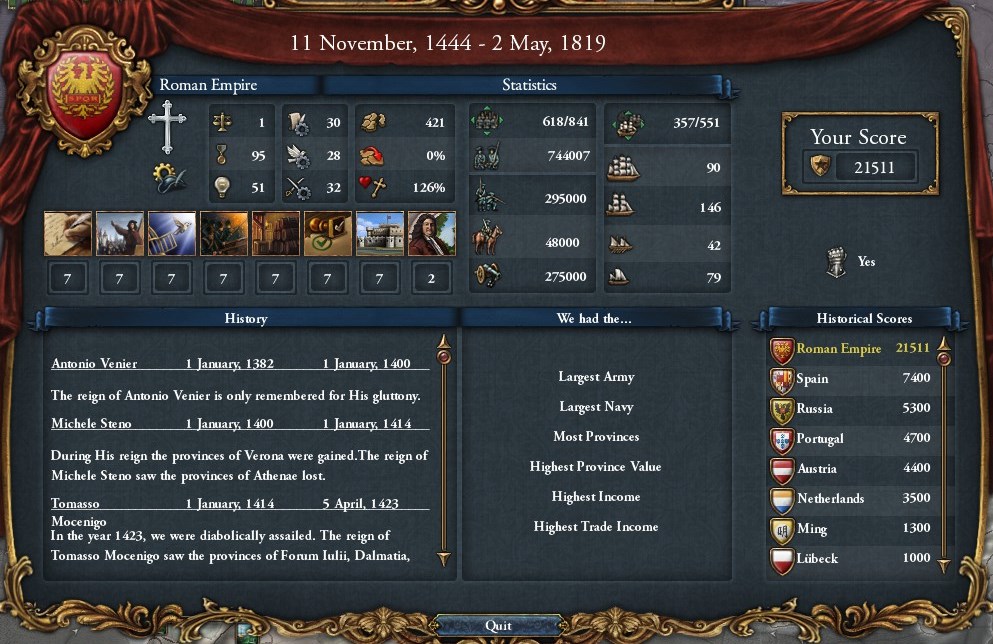The width and height of the screenshot is (993, 644).
Task: Click the History panel scroll-up arrow
Action: tap(444, 354)
